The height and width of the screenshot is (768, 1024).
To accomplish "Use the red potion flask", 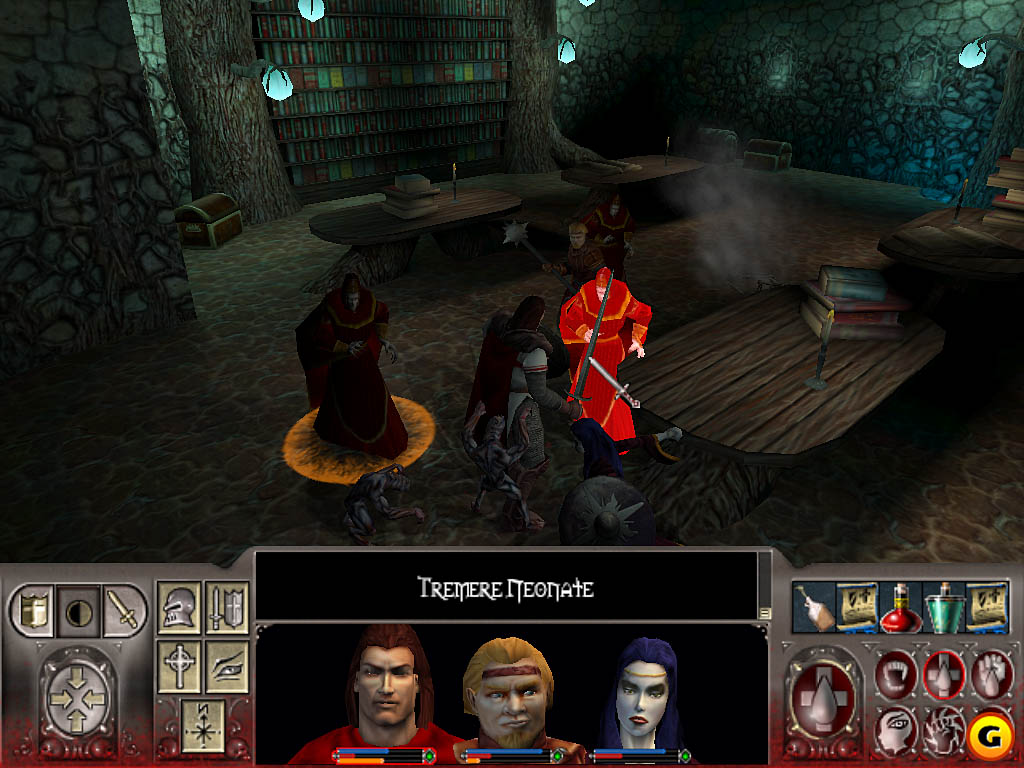I will coord(898,608).
